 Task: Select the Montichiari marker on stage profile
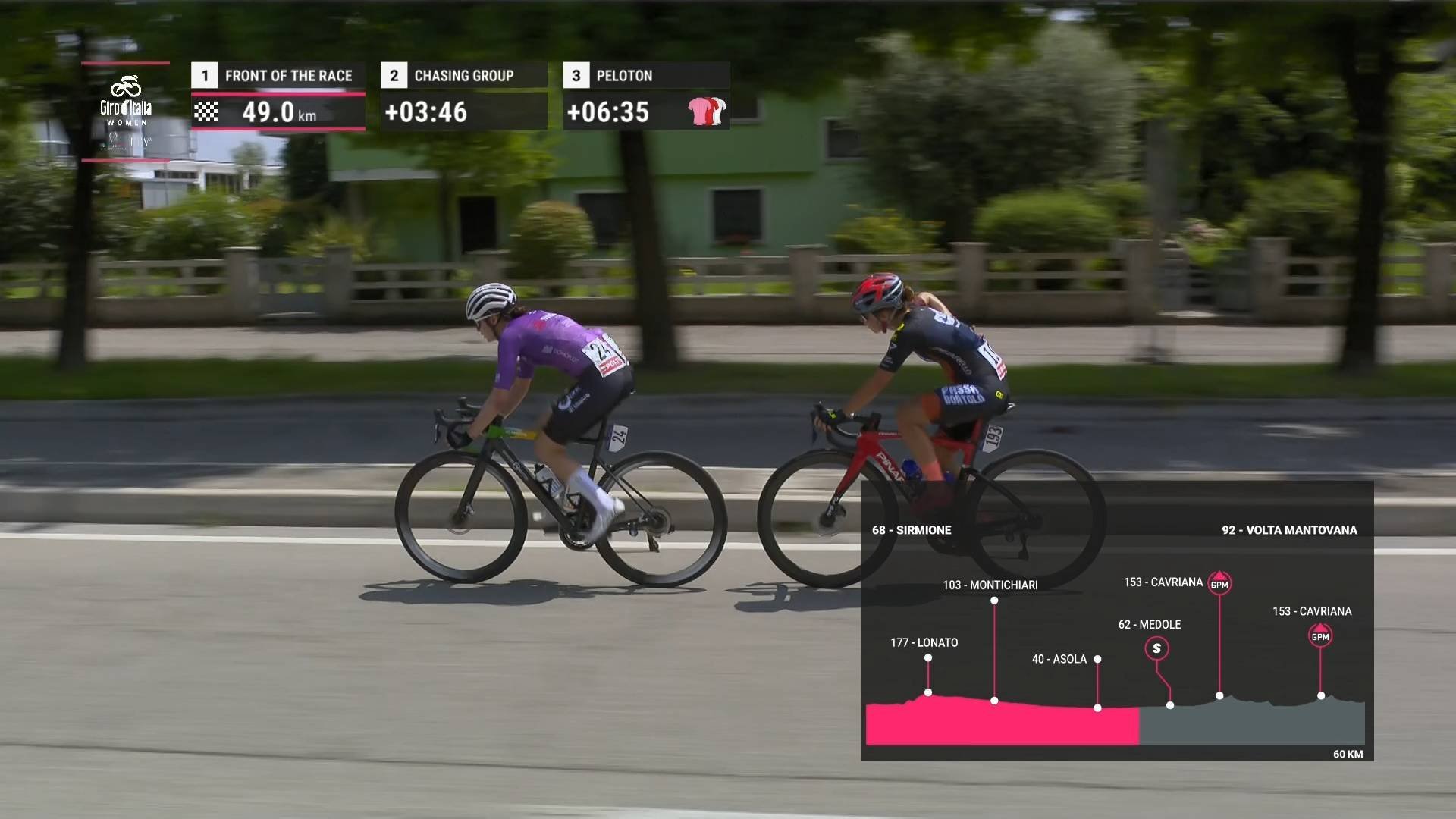tap(994, 601)
